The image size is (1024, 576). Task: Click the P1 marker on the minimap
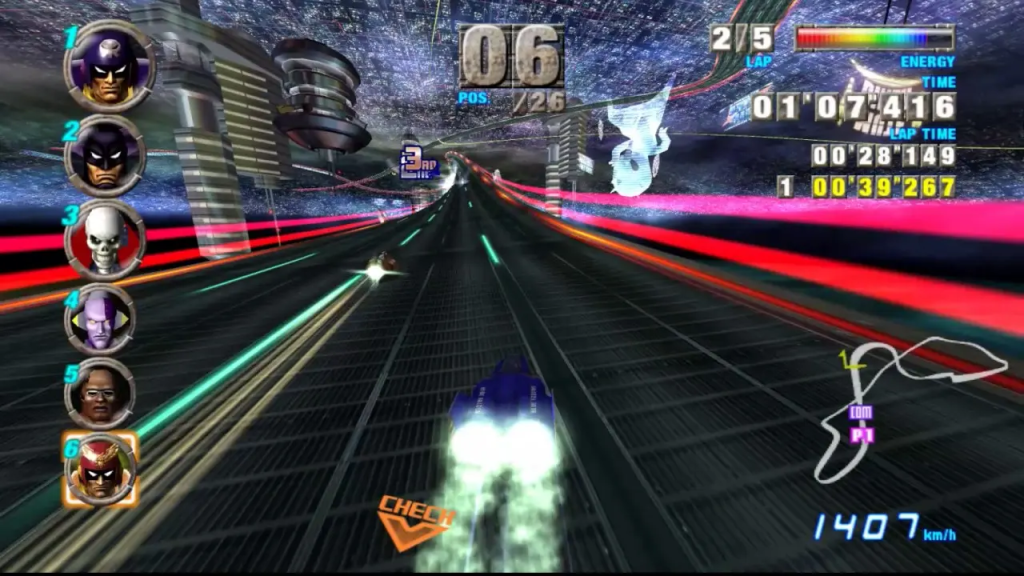[x=858, y=436]
